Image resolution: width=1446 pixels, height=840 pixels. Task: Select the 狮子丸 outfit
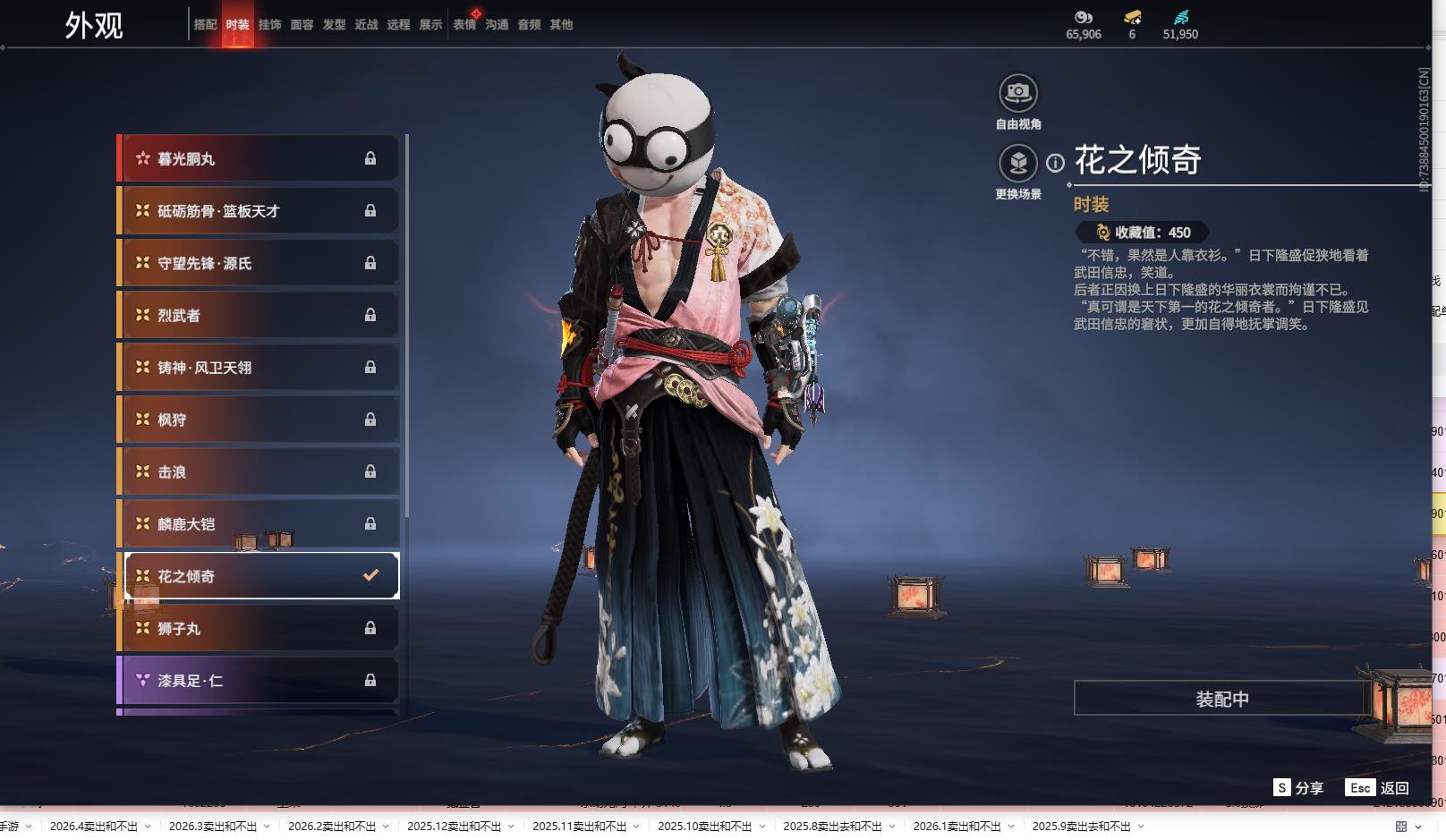coord(258,629)
